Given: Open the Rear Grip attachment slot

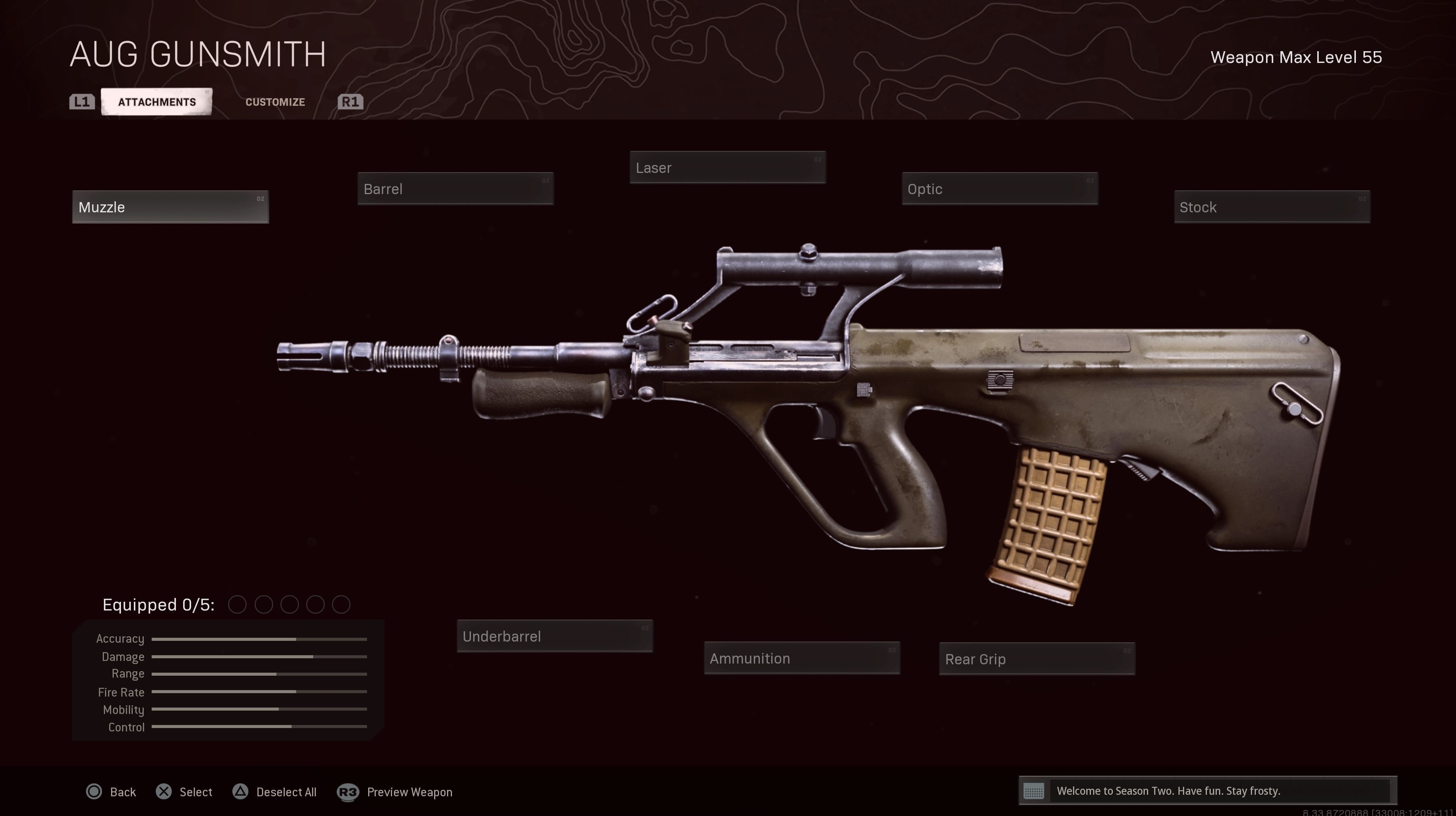Looking at the screenshot, I should 1037,659.
